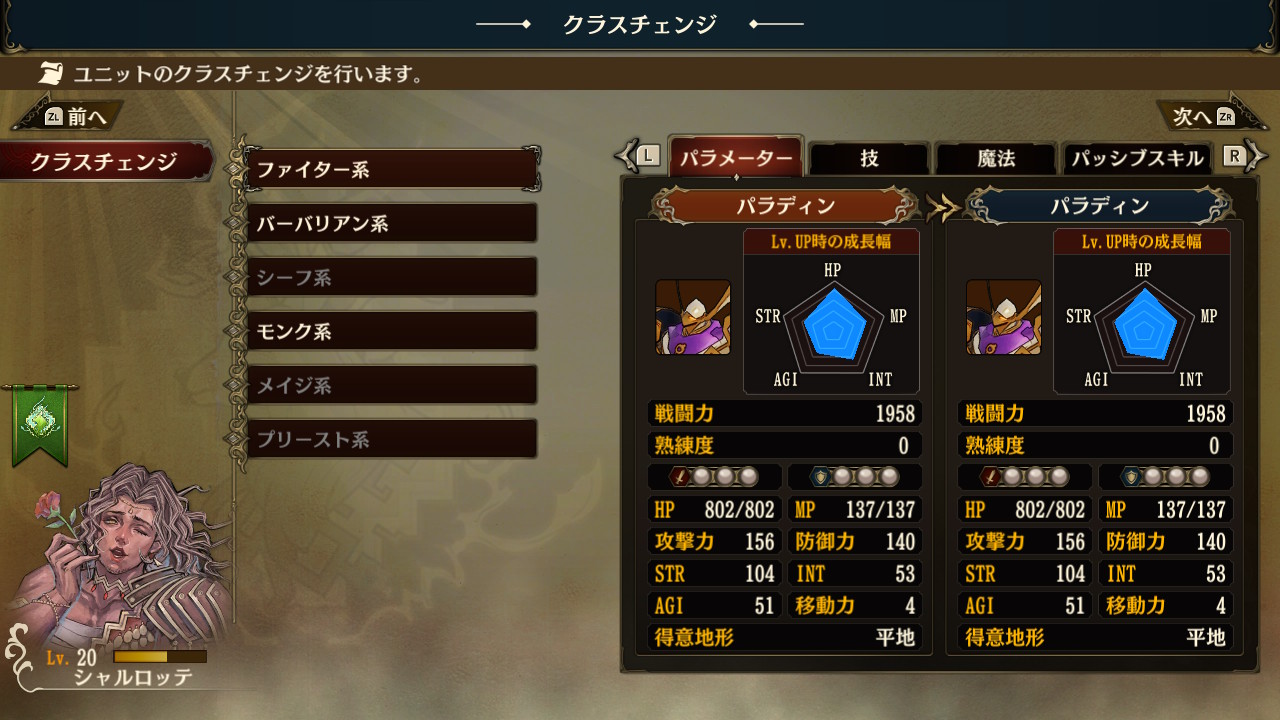Select the ファイター系 class category
This screenshot has height=720, width=1280.
[x=391, y=169]
